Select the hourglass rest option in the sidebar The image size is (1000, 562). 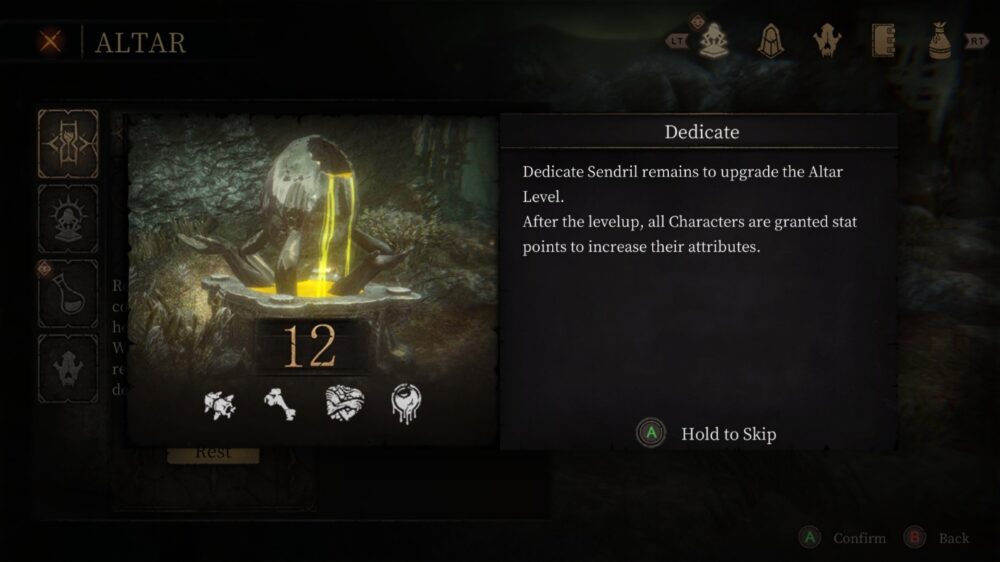click(68, 144)
